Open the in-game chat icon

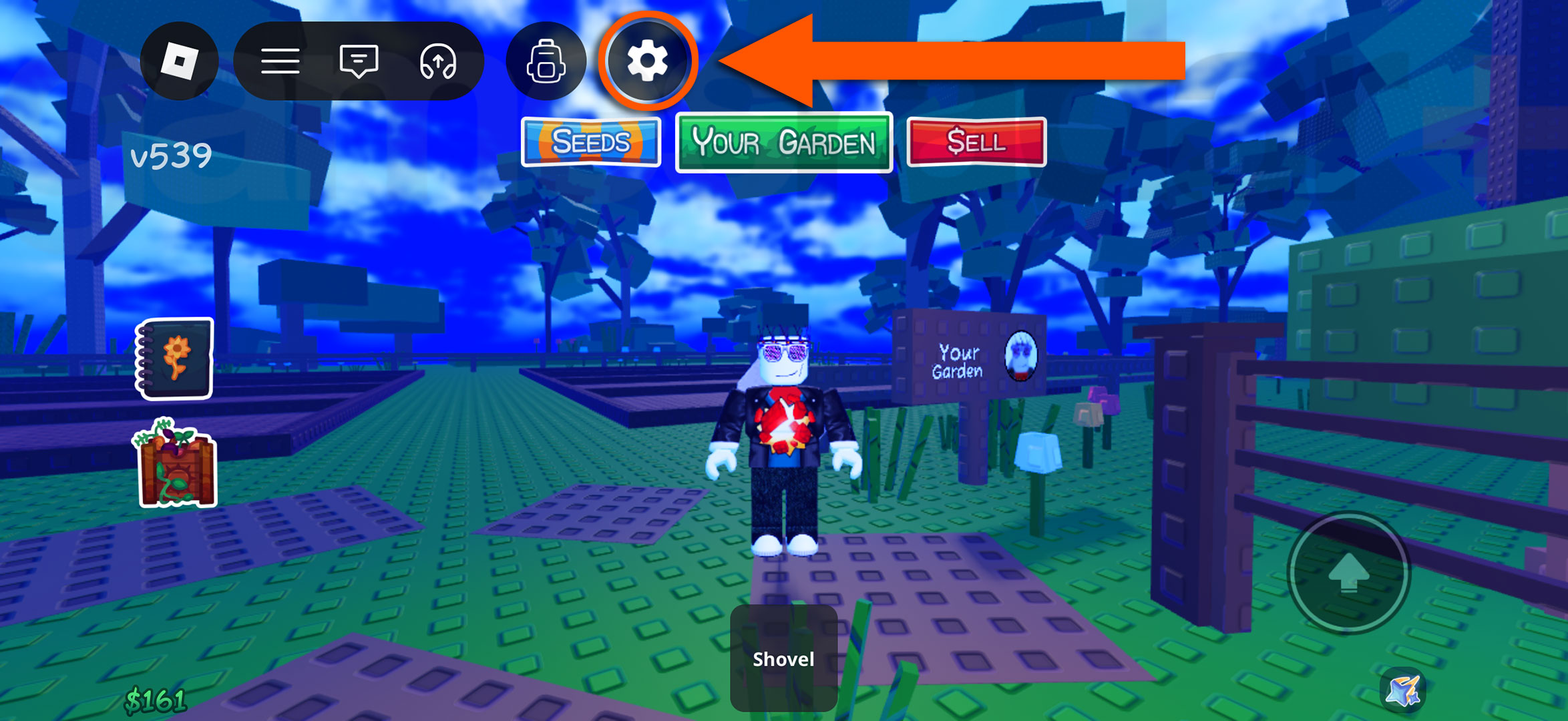tap(359, 60)
